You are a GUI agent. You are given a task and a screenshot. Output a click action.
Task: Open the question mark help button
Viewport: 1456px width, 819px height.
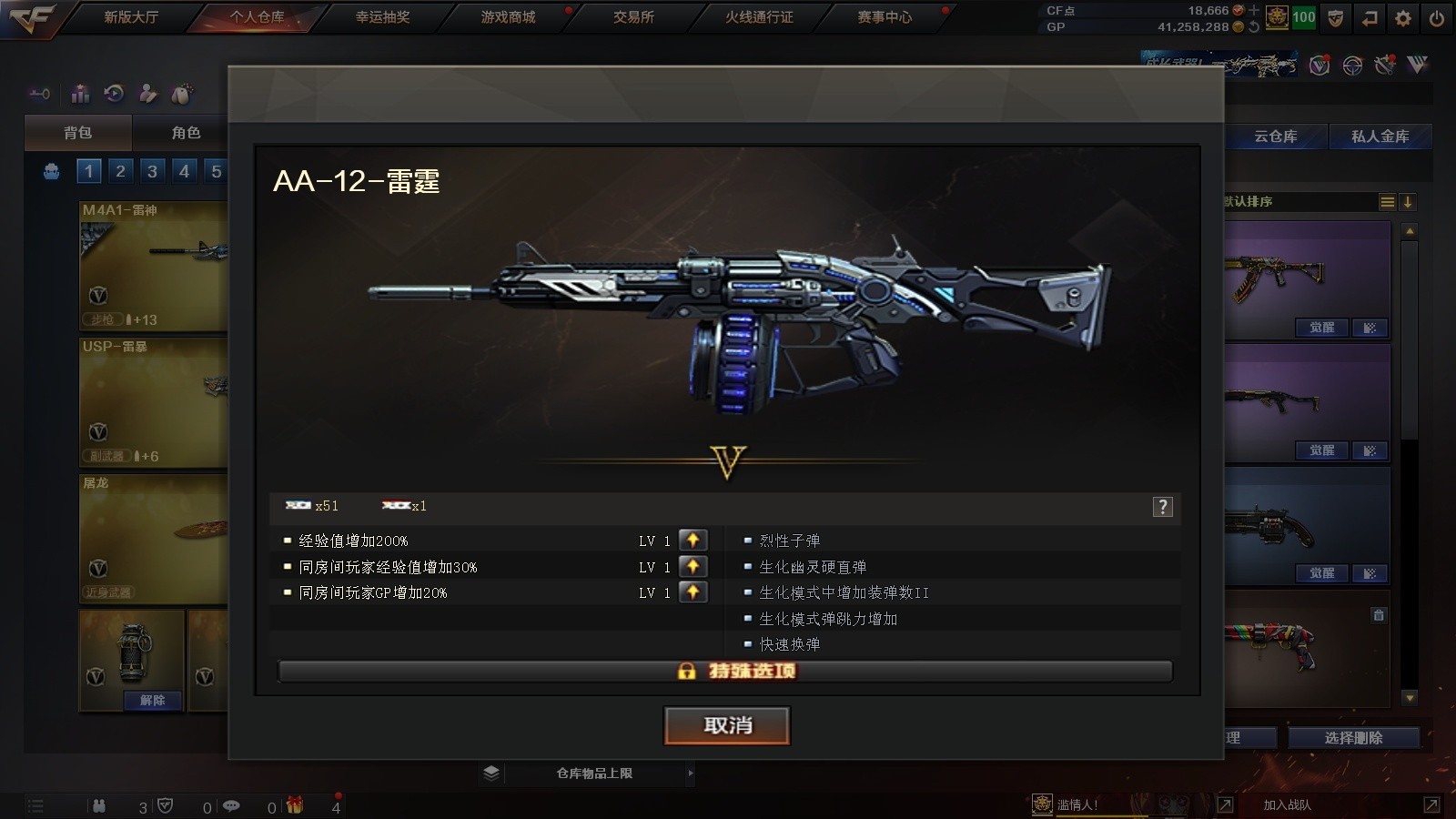tap(1162, 507)
